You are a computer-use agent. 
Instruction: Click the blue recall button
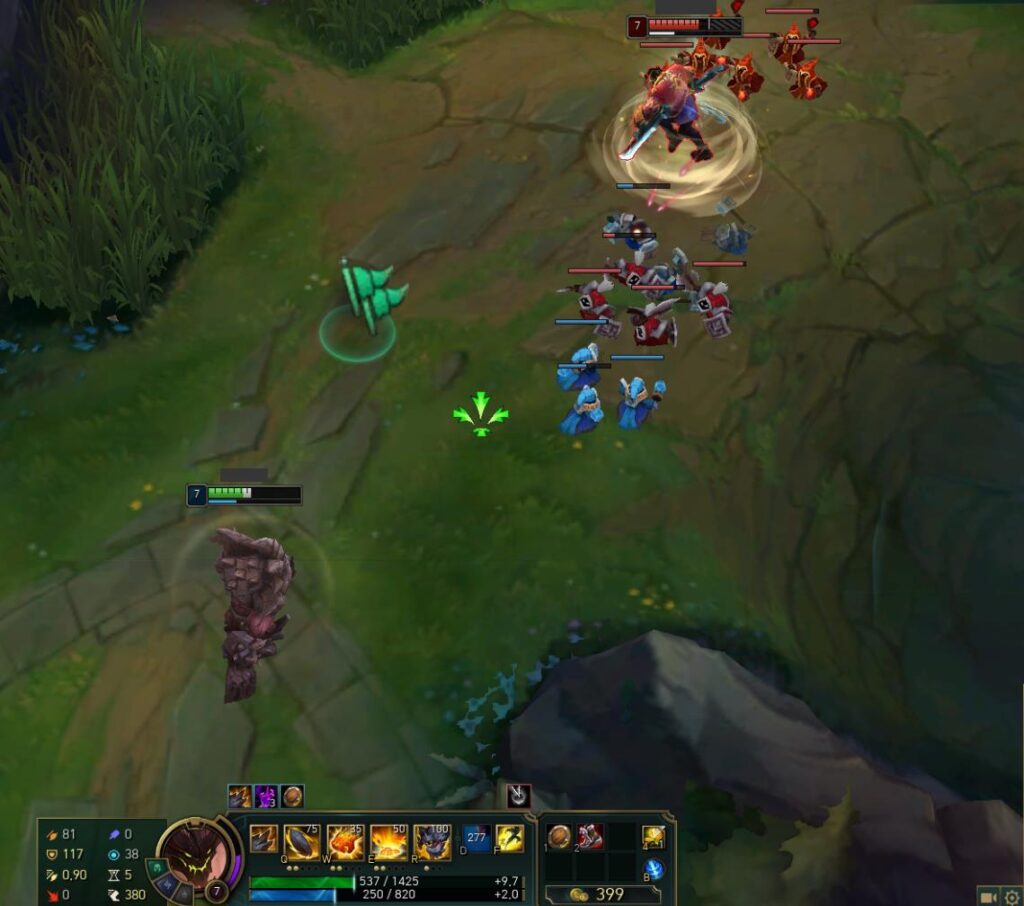[x=654, y=869]
